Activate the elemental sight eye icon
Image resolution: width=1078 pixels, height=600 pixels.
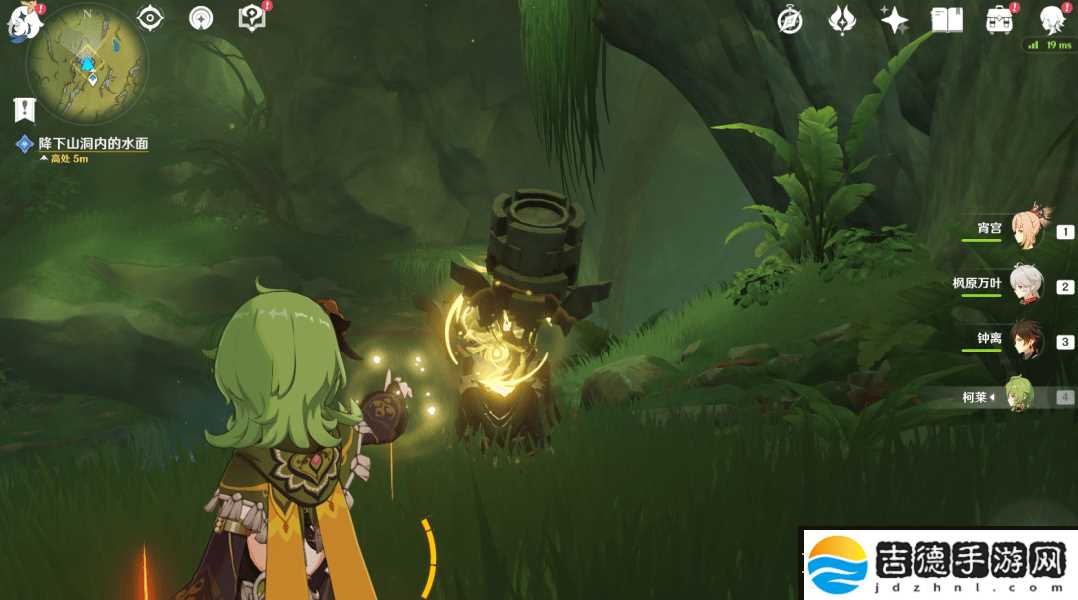(150, 18)
